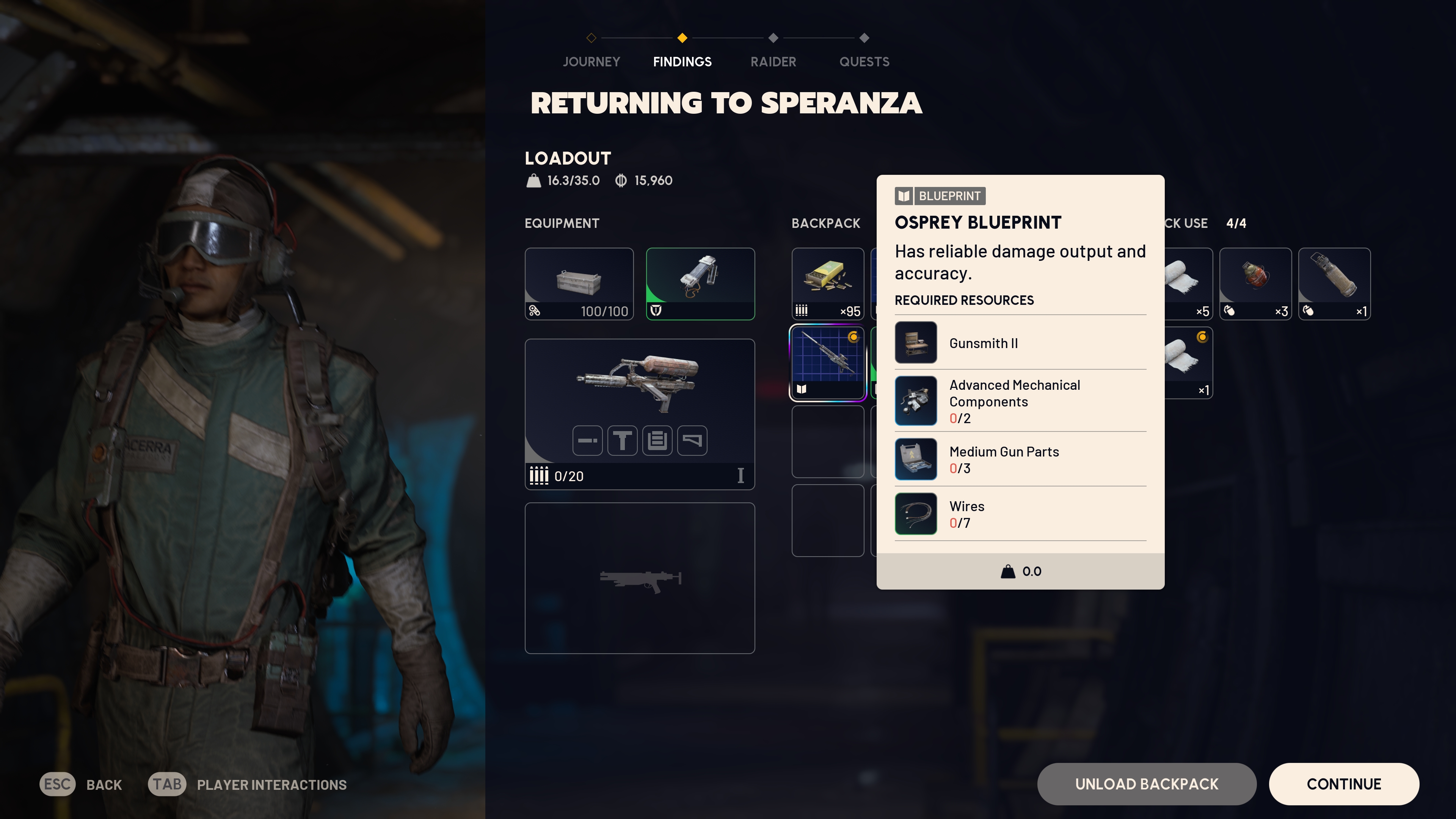Viewport: 1456px width, 819px height.
Task: Unload the backpack contents
Action: [x=1146, y=784]
